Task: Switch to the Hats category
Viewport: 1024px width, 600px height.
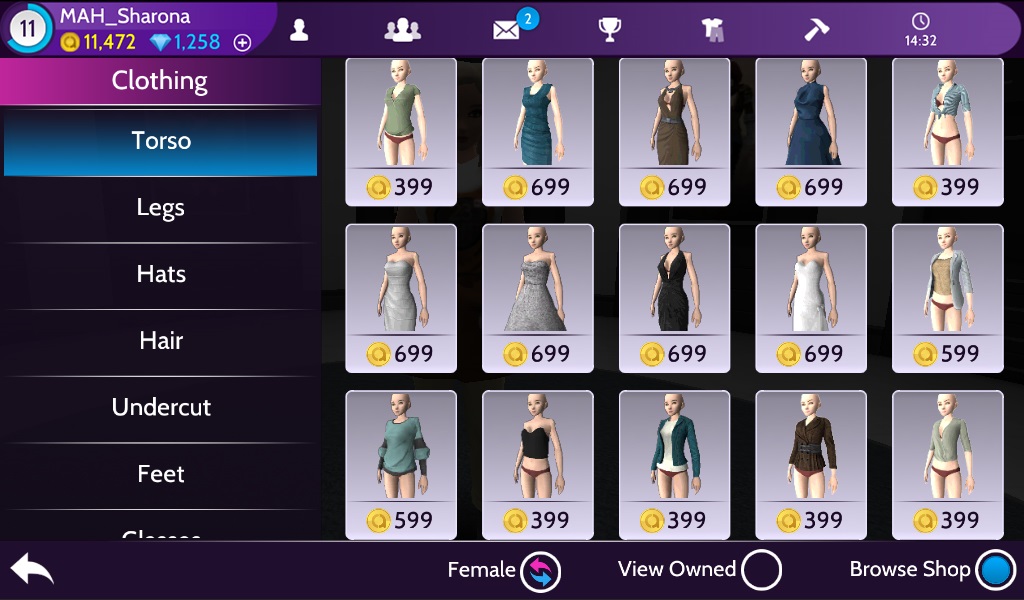Action: [160, 274]
